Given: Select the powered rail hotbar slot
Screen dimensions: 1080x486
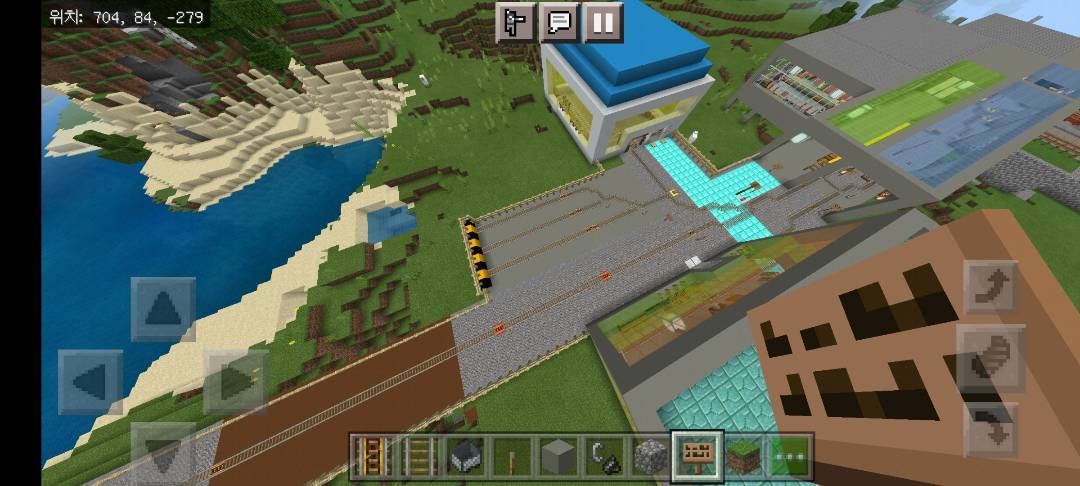Looking at the screenshot, I should [372, 457].
